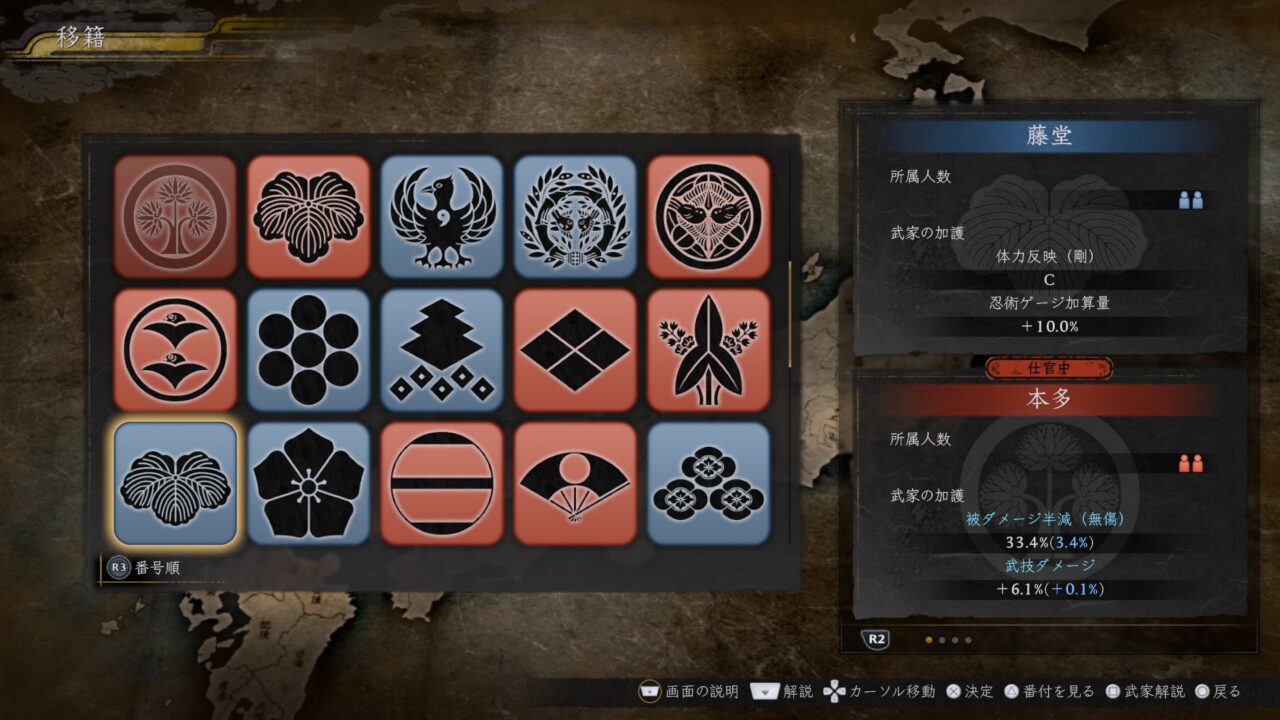
Task: Select the bellflower crest tile
Action: pyautogui.click(x=308, y=483)
